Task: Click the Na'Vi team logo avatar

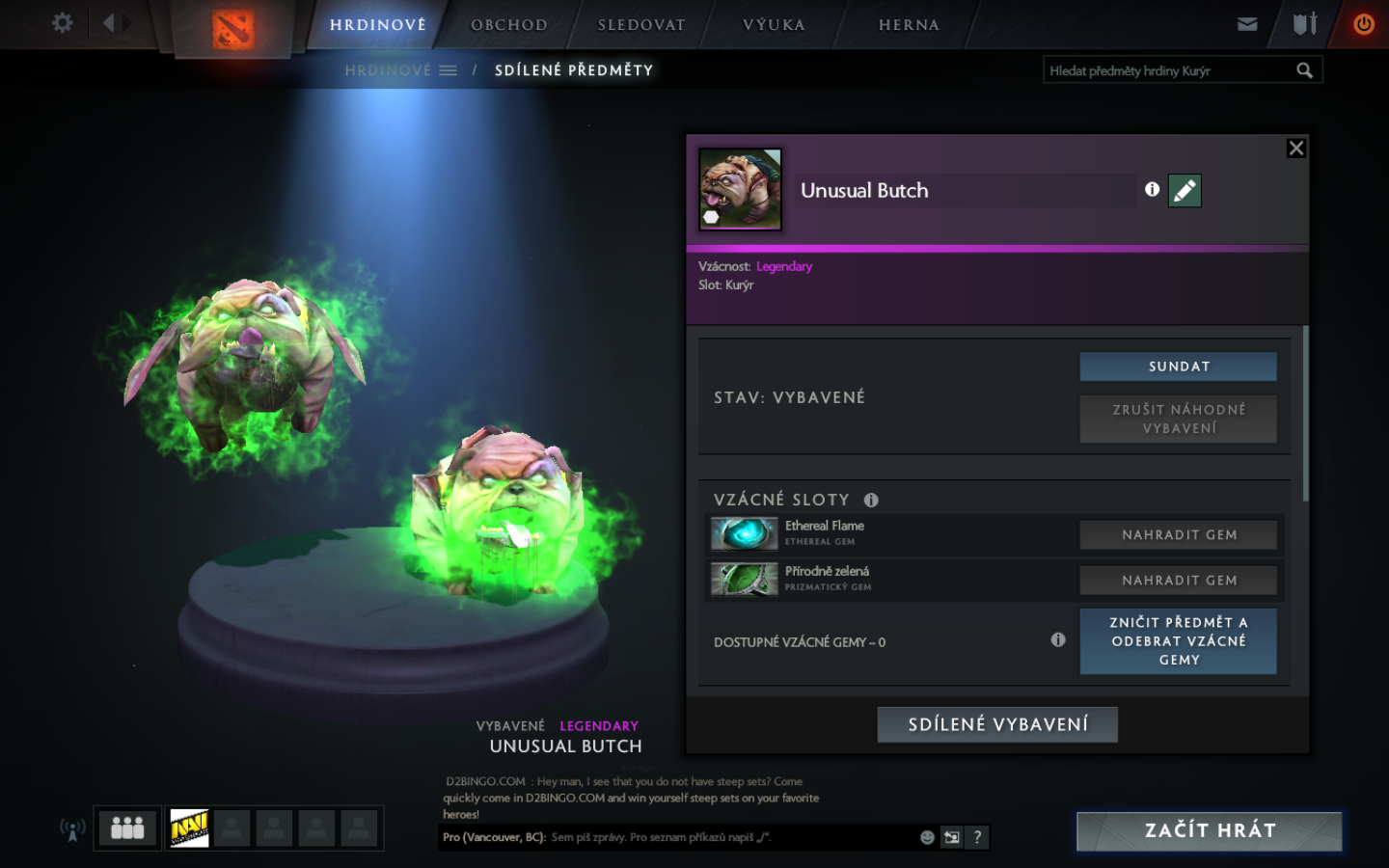Action: (190, 827)
